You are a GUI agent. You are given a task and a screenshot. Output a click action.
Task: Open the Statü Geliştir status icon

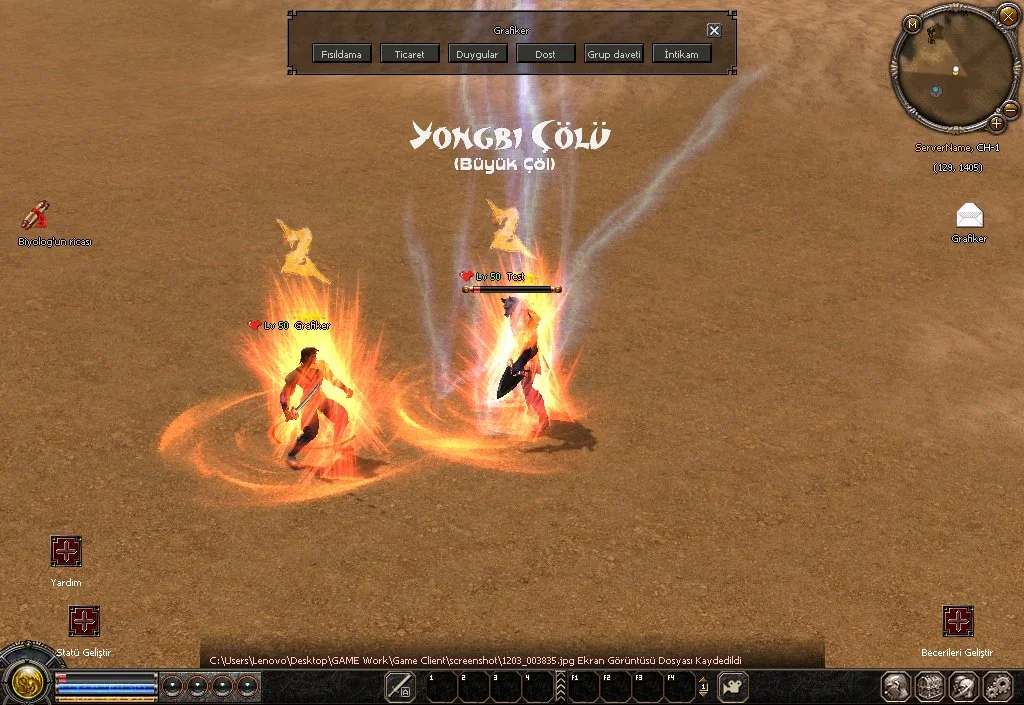(x=84, y=621)
